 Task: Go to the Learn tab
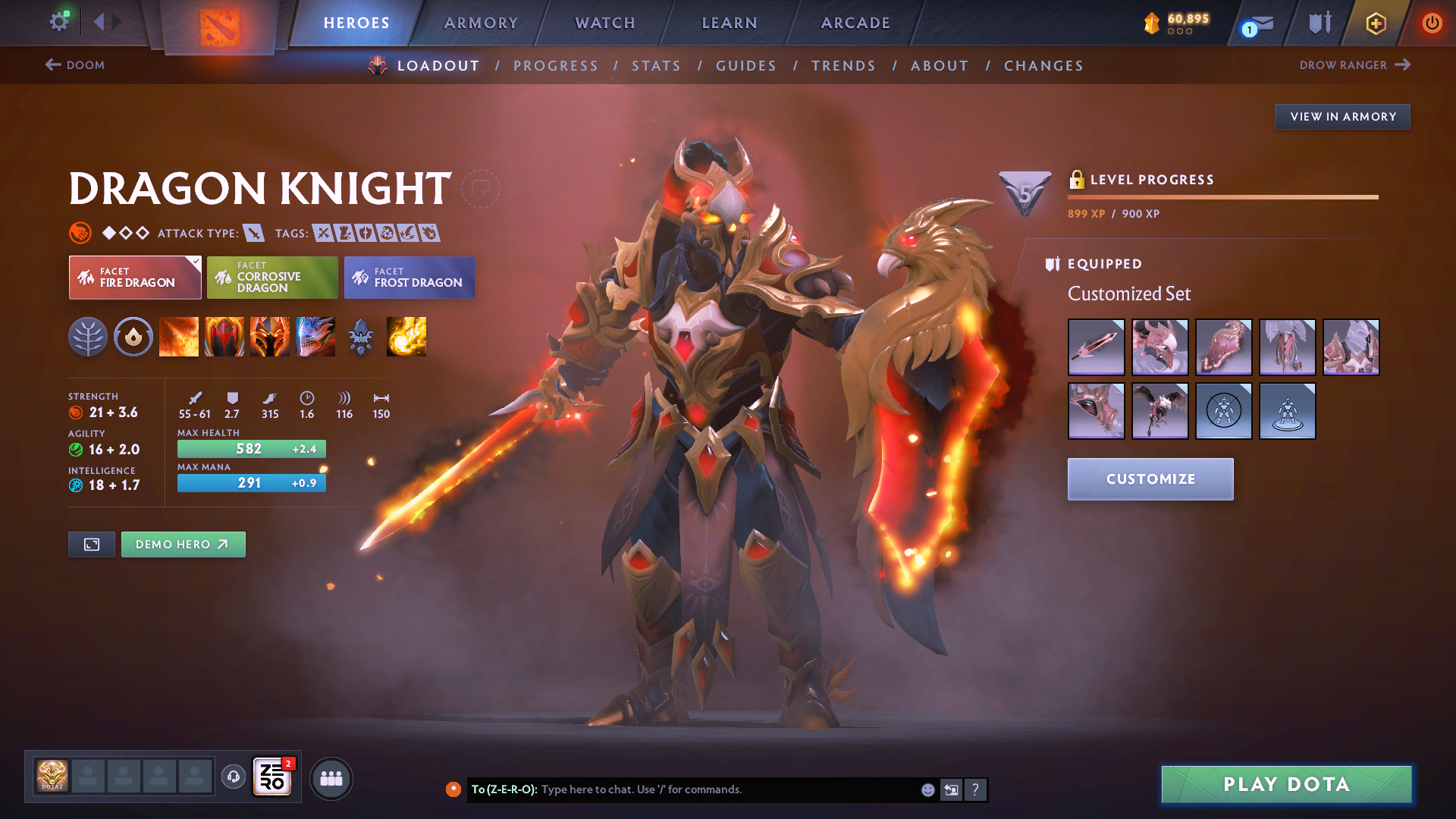point(730,23)
